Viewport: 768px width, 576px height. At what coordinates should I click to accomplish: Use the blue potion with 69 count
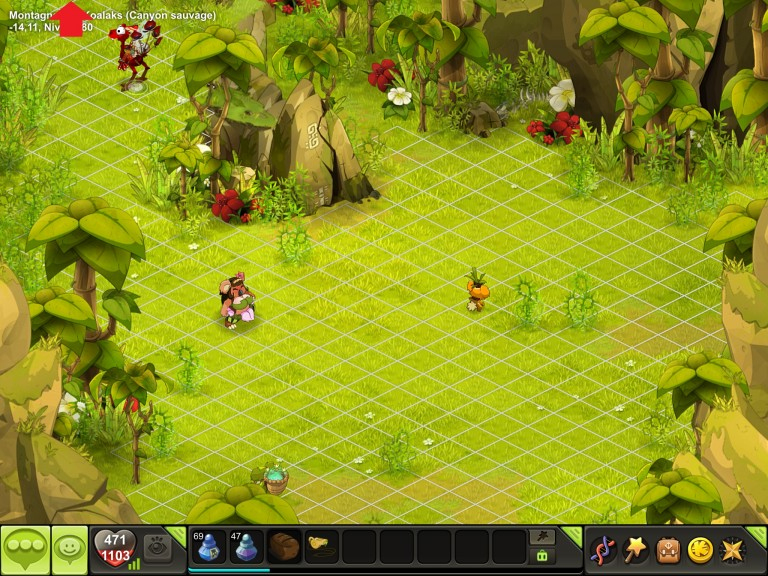pos(207,547)
